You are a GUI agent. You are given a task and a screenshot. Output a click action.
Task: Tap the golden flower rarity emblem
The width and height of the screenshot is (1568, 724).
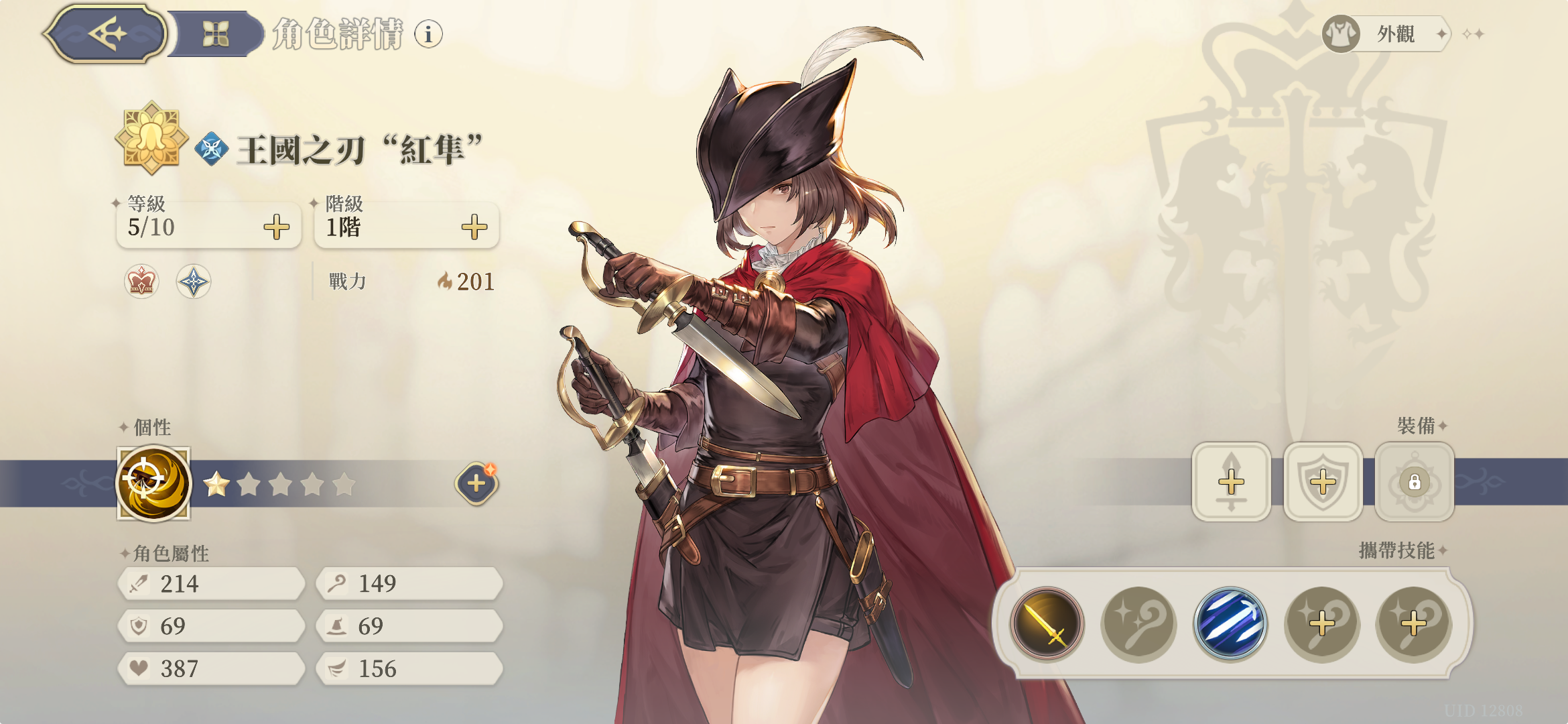pyautogui.click(x=151, y=137)
